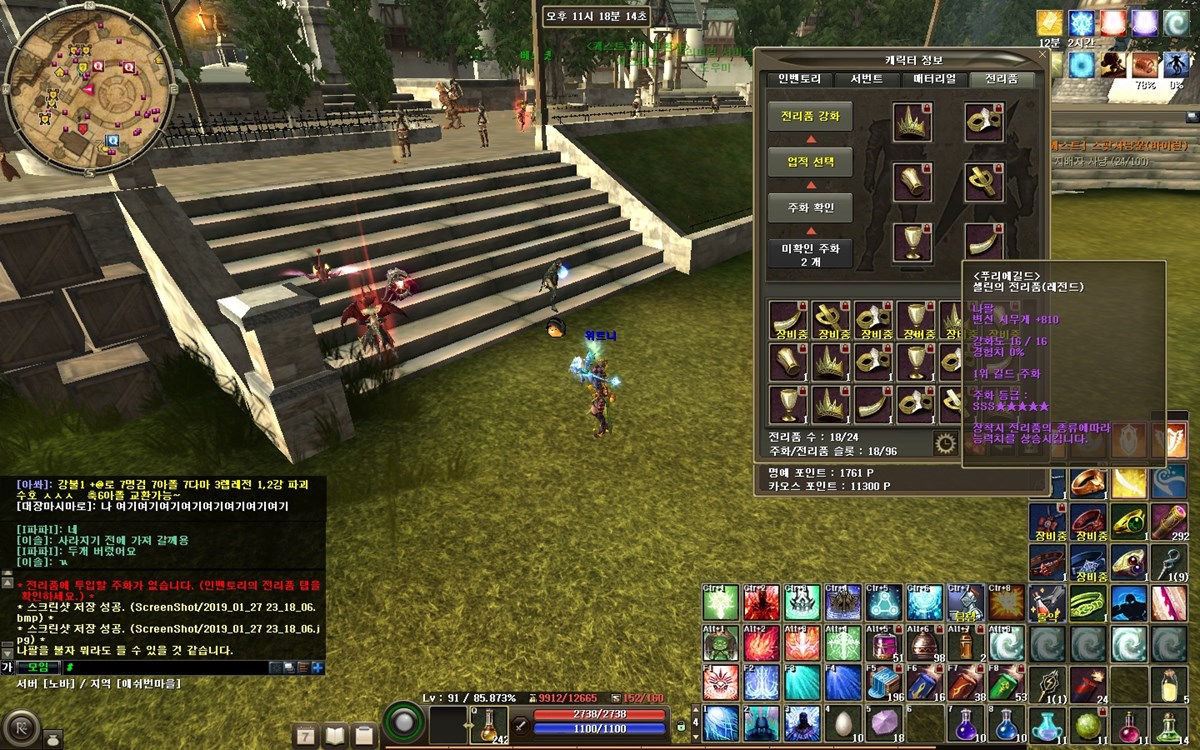
Task: Select the 모임 chat channel button
Action: tap(40, 667)
